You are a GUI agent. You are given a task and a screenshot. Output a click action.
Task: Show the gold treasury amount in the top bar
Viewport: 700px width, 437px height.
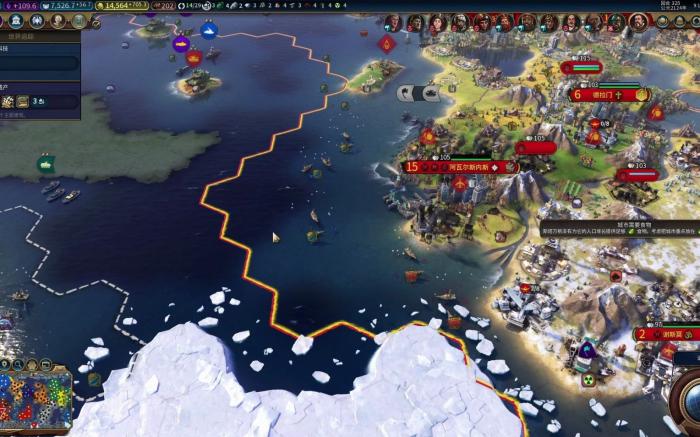[123, 6]
